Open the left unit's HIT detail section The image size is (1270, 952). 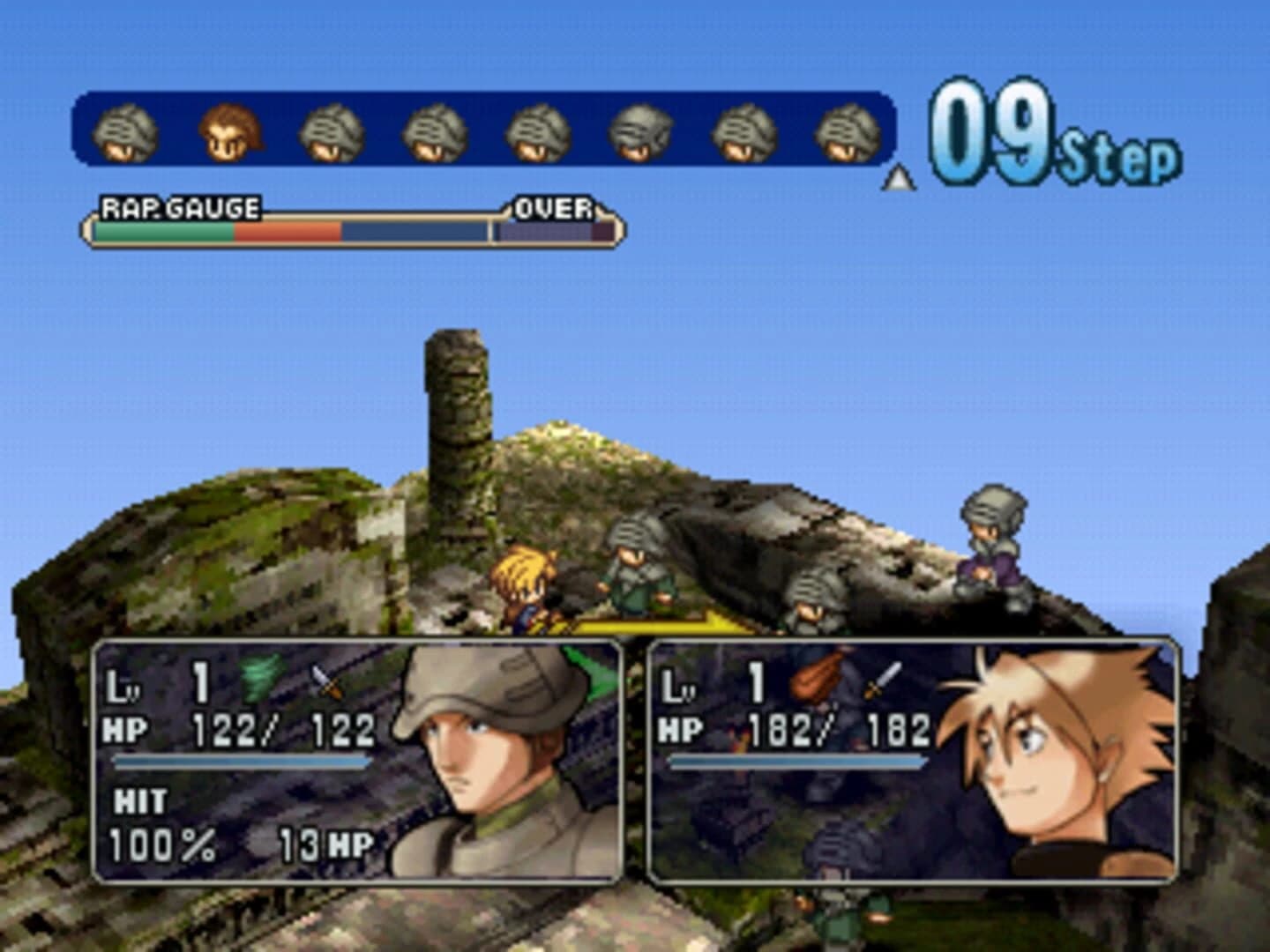pos(141,804)
